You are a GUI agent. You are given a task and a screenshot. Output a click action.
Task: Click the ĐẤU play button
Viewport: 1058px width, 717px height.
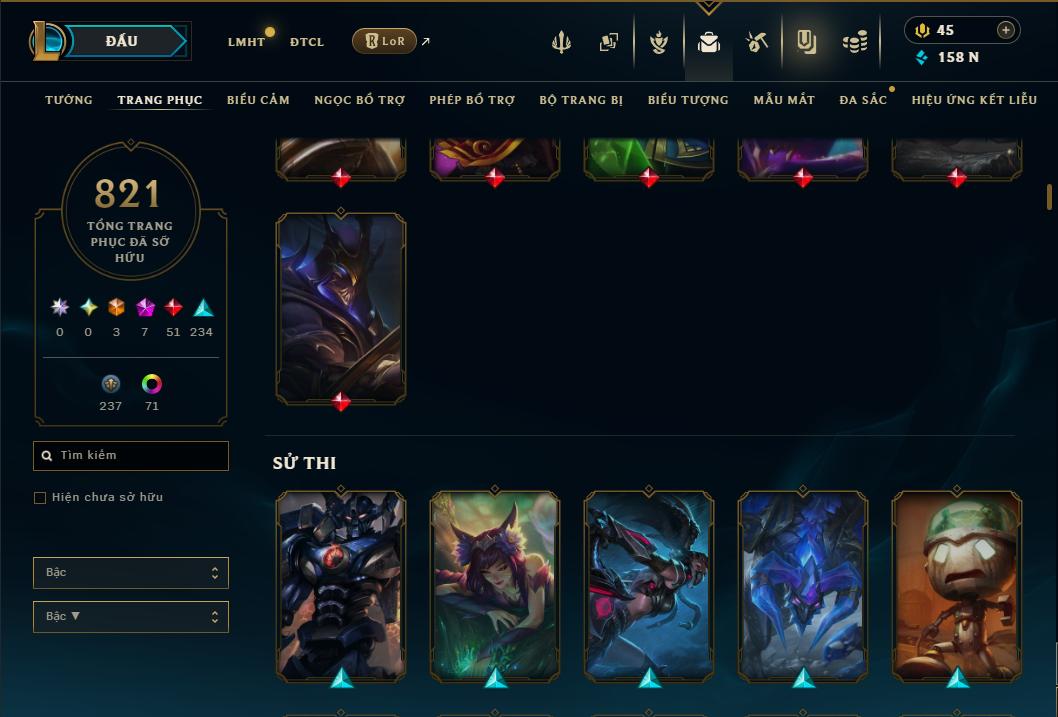122,41
